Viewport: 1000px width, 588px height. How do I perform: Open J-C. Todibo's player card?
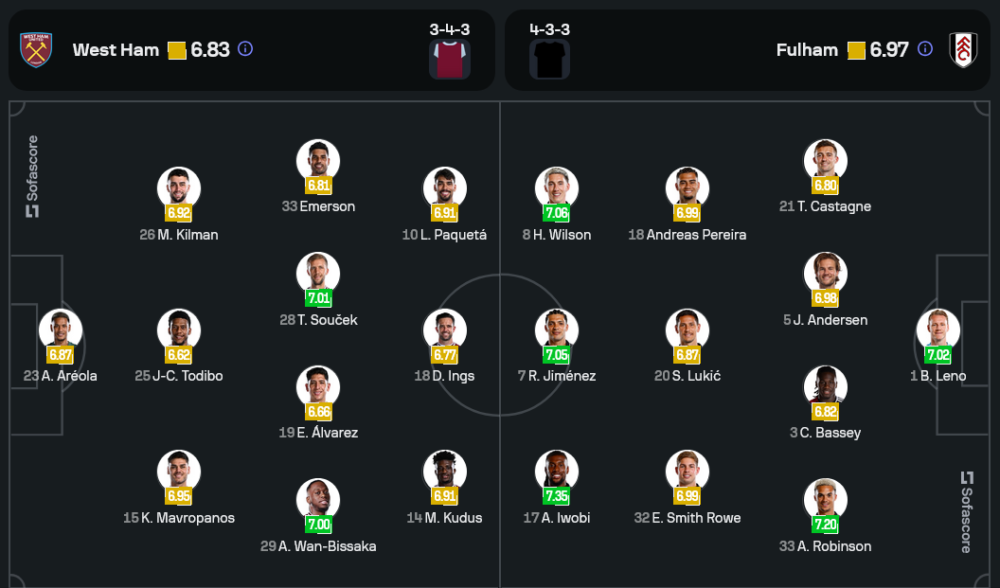pyautogui.click(x=179, y=332)
